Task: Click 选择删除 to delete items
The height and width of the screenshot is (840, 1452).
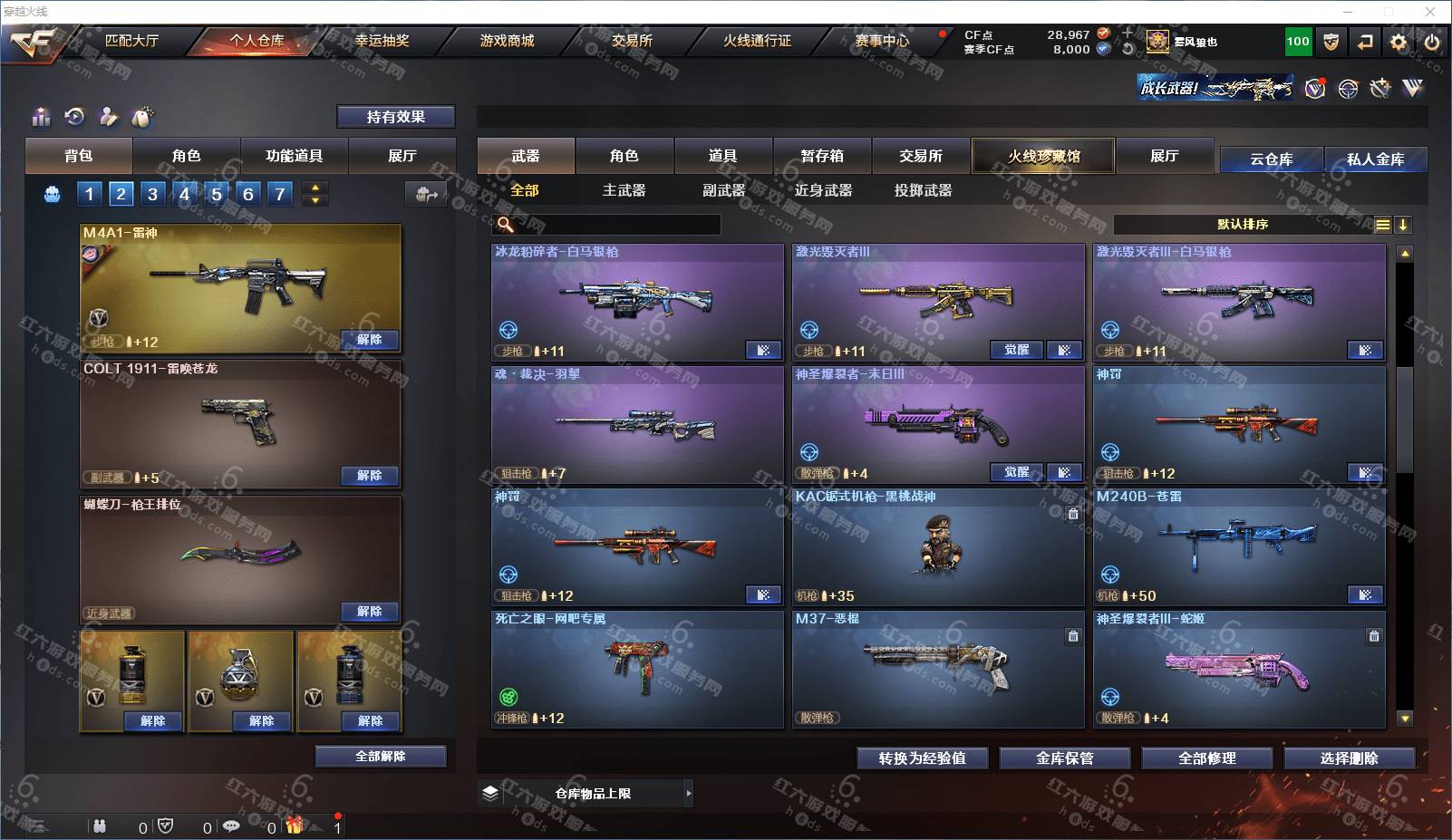Action: [1349, 758]
